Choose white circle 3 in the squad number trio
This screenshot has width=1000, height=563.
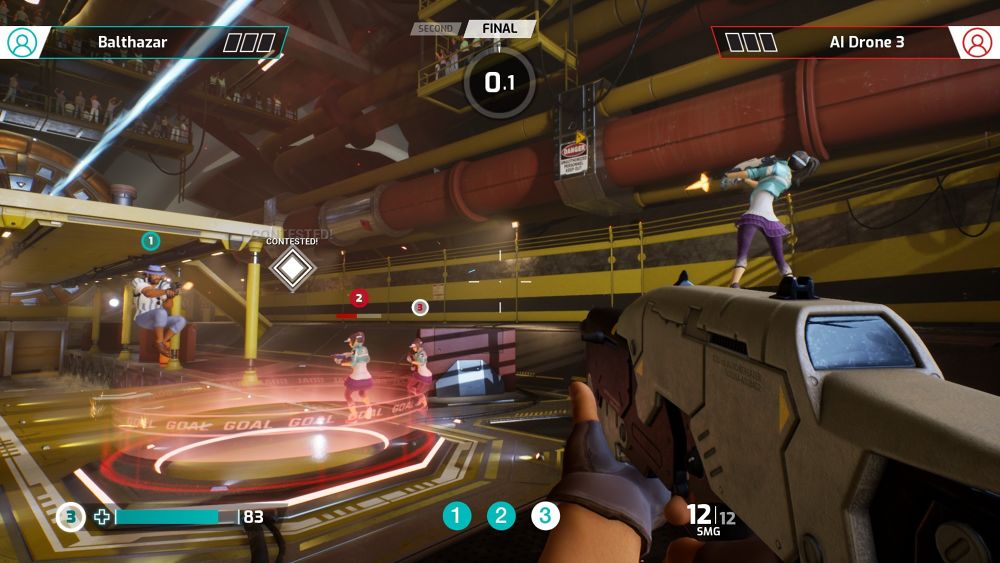tap(545, 516)
